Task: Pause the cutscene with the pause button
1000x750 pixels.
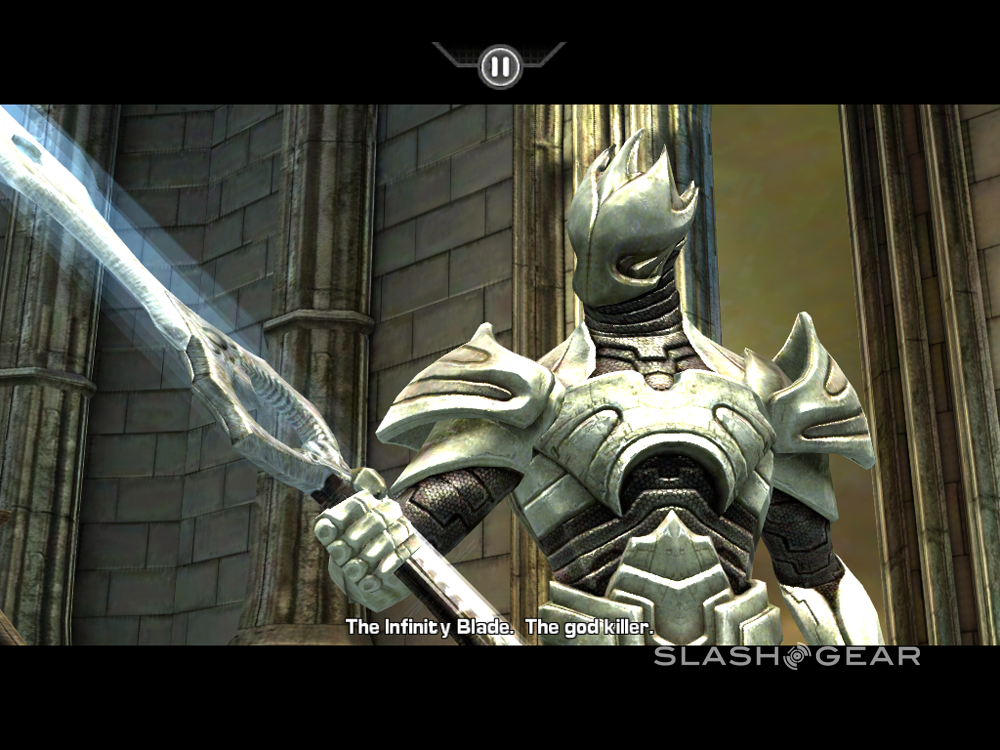Action: click(499, 67)
